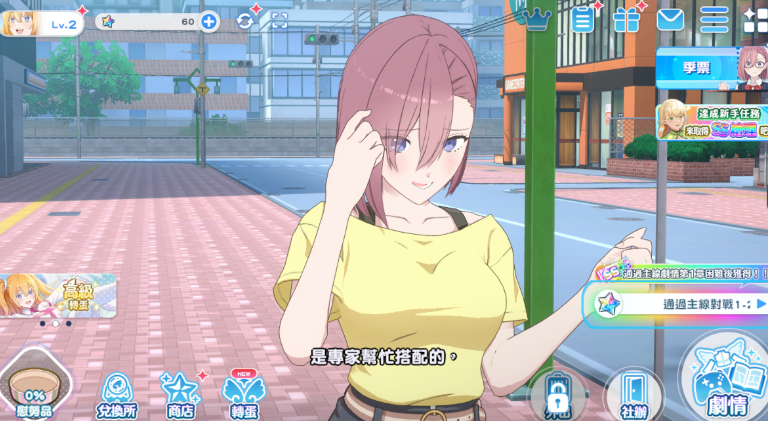The height and width of the screenshot is (421, 768).
Task: Tap the locked padlock button
Action: pos(558,396)
